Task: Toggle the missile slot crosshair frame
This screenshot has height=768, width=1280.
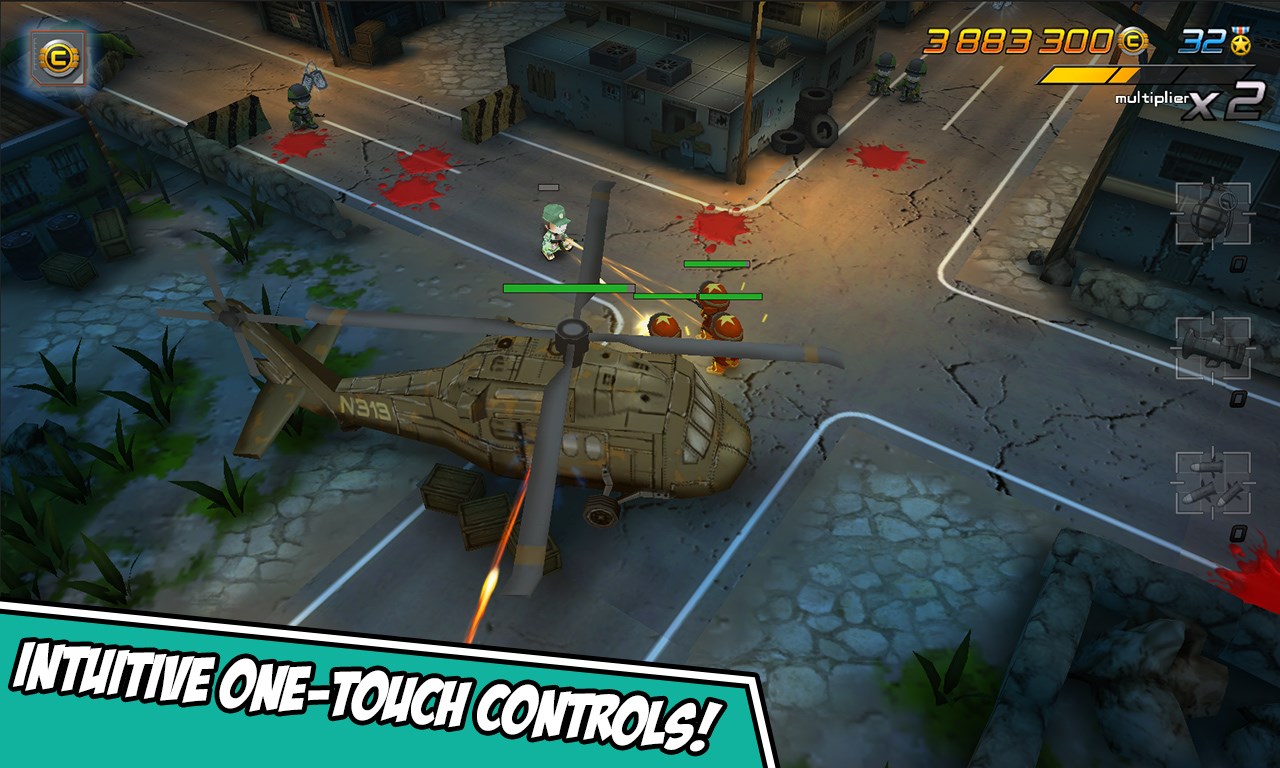Action: [x=1212, y=481]
